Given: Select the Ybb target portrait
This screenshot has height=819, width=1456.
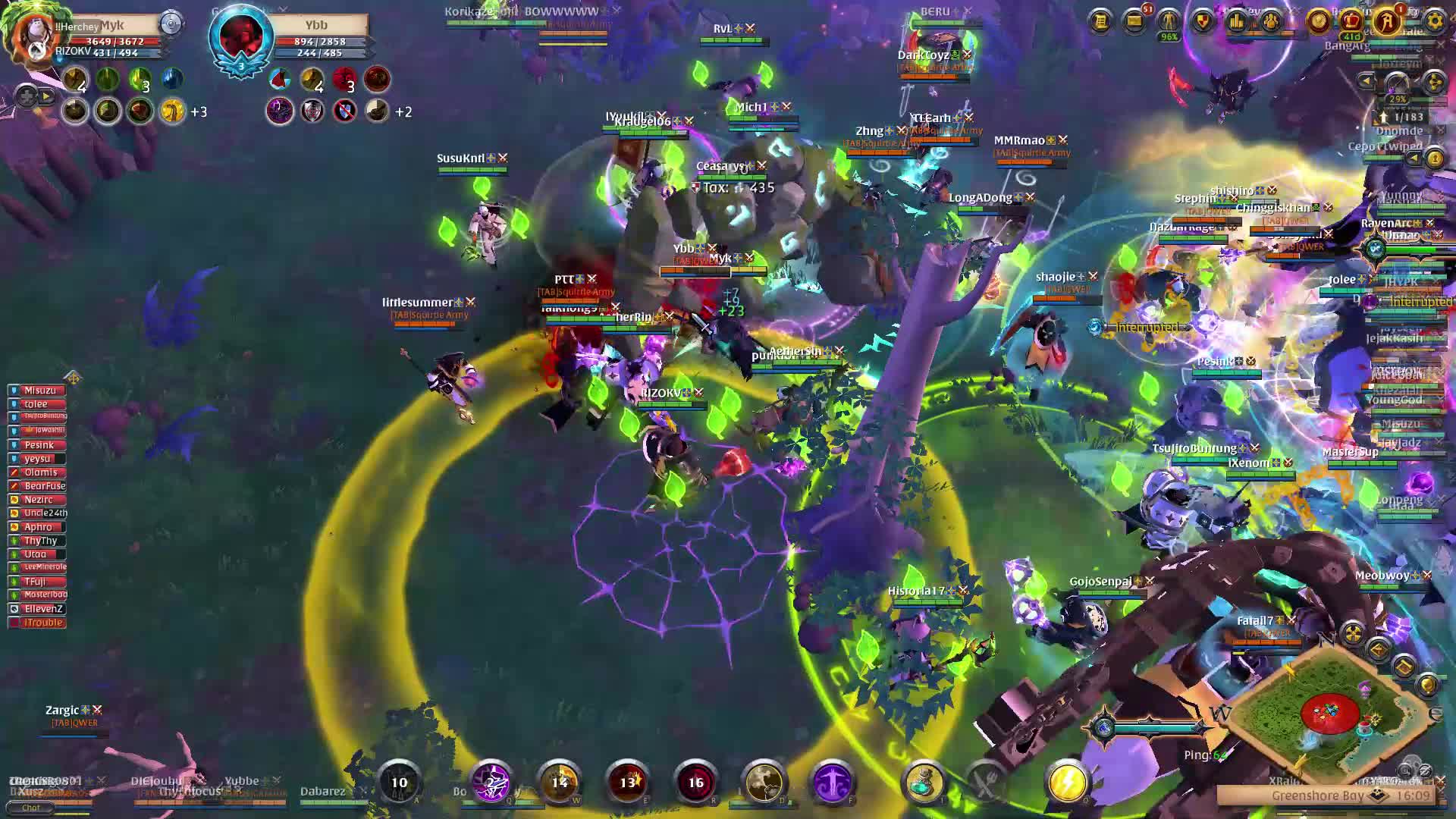Looking at the screenshot, I should [x=241, y=36].
